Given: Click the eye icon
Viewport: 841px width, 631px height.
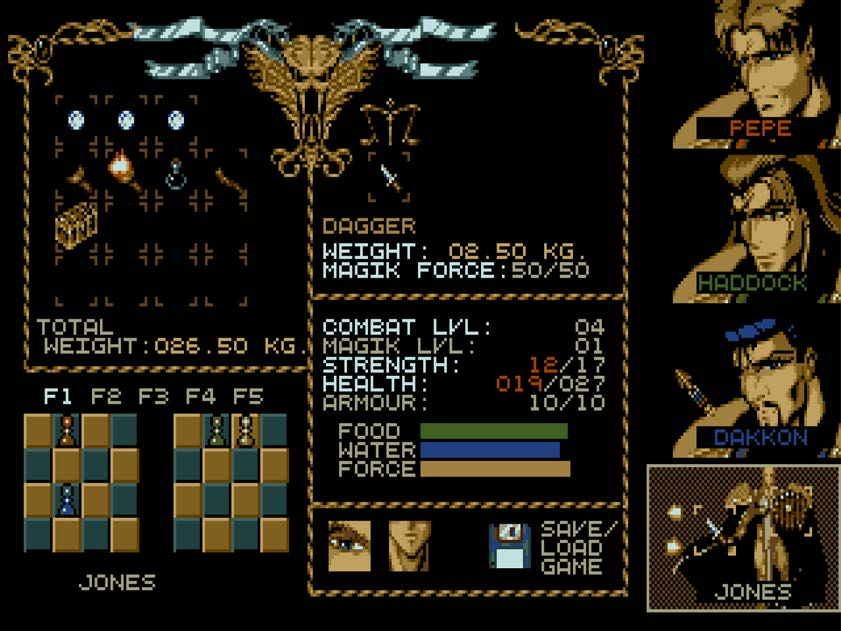Looking at the screenshot, I should [349, 546].
